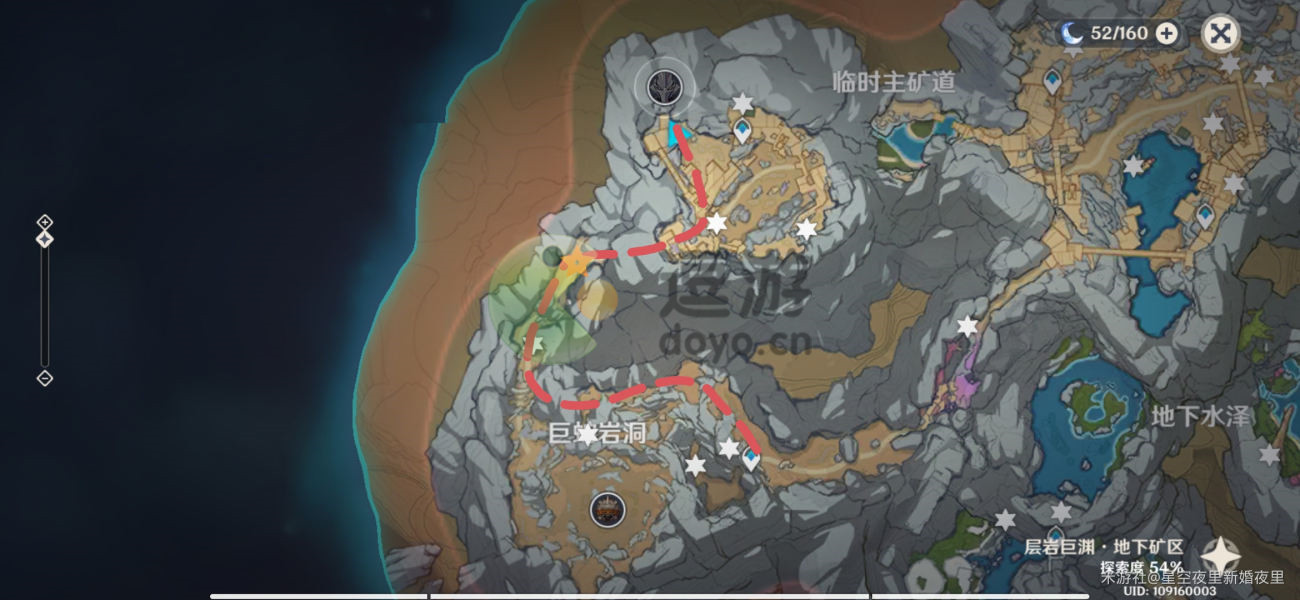Open the four-point star map pin button
Screen dimensions: 1300x600
pos(1220,557)
